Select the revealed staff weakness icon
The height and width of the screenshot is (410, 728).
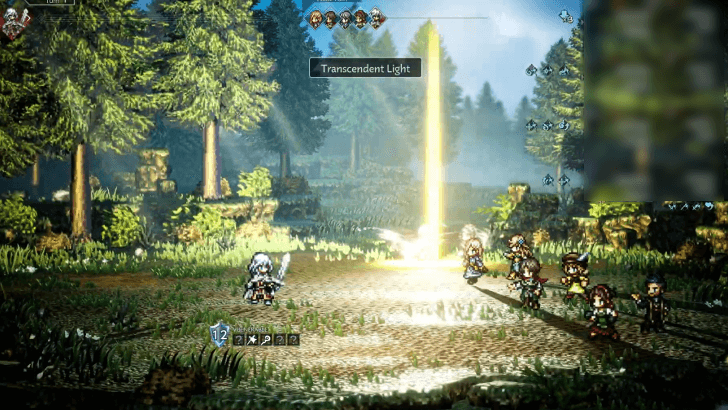click(x=267, y=340)
